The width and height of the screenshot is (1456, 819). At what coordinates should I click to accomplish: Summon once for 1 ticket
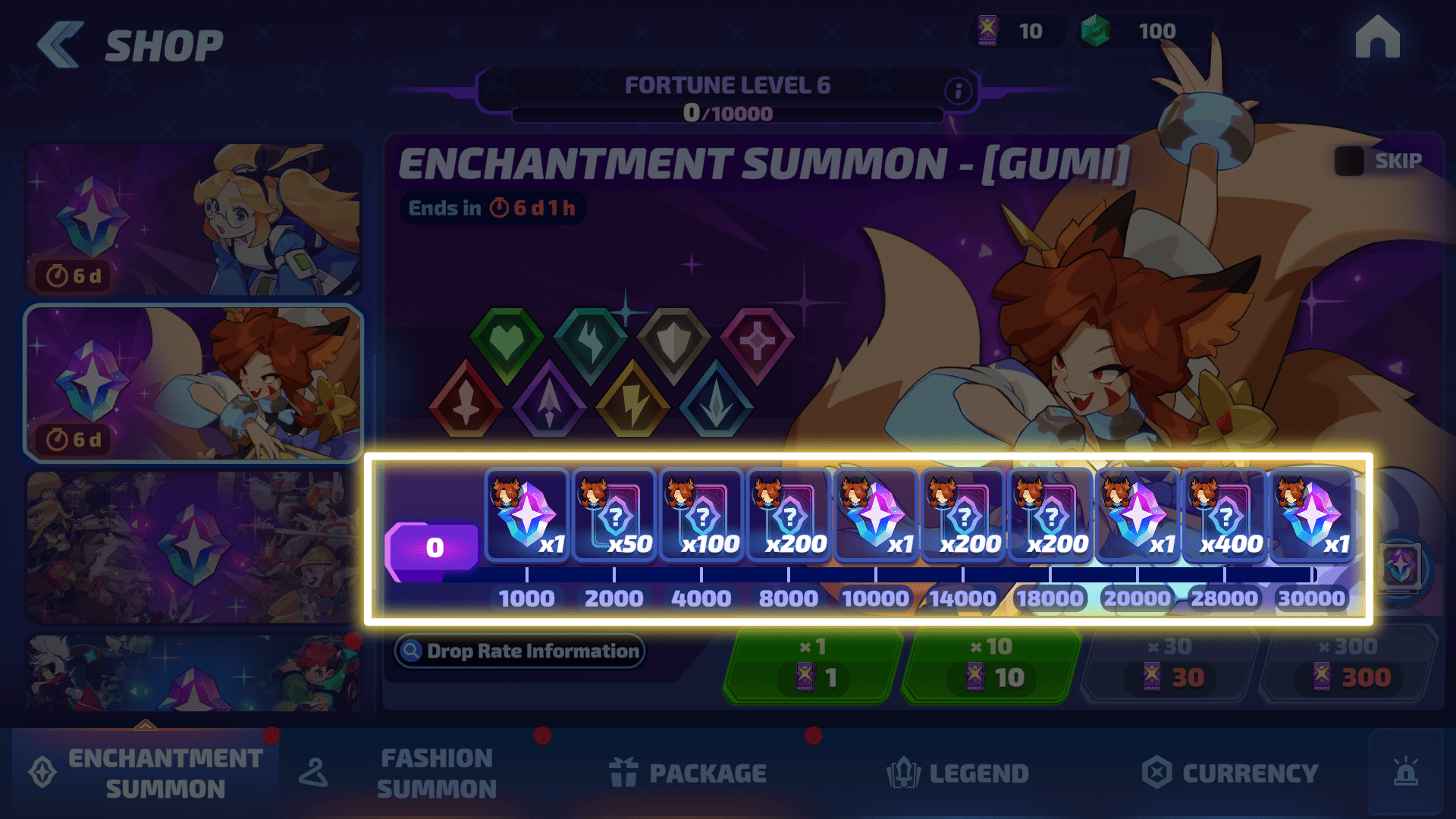click(812, 666)
